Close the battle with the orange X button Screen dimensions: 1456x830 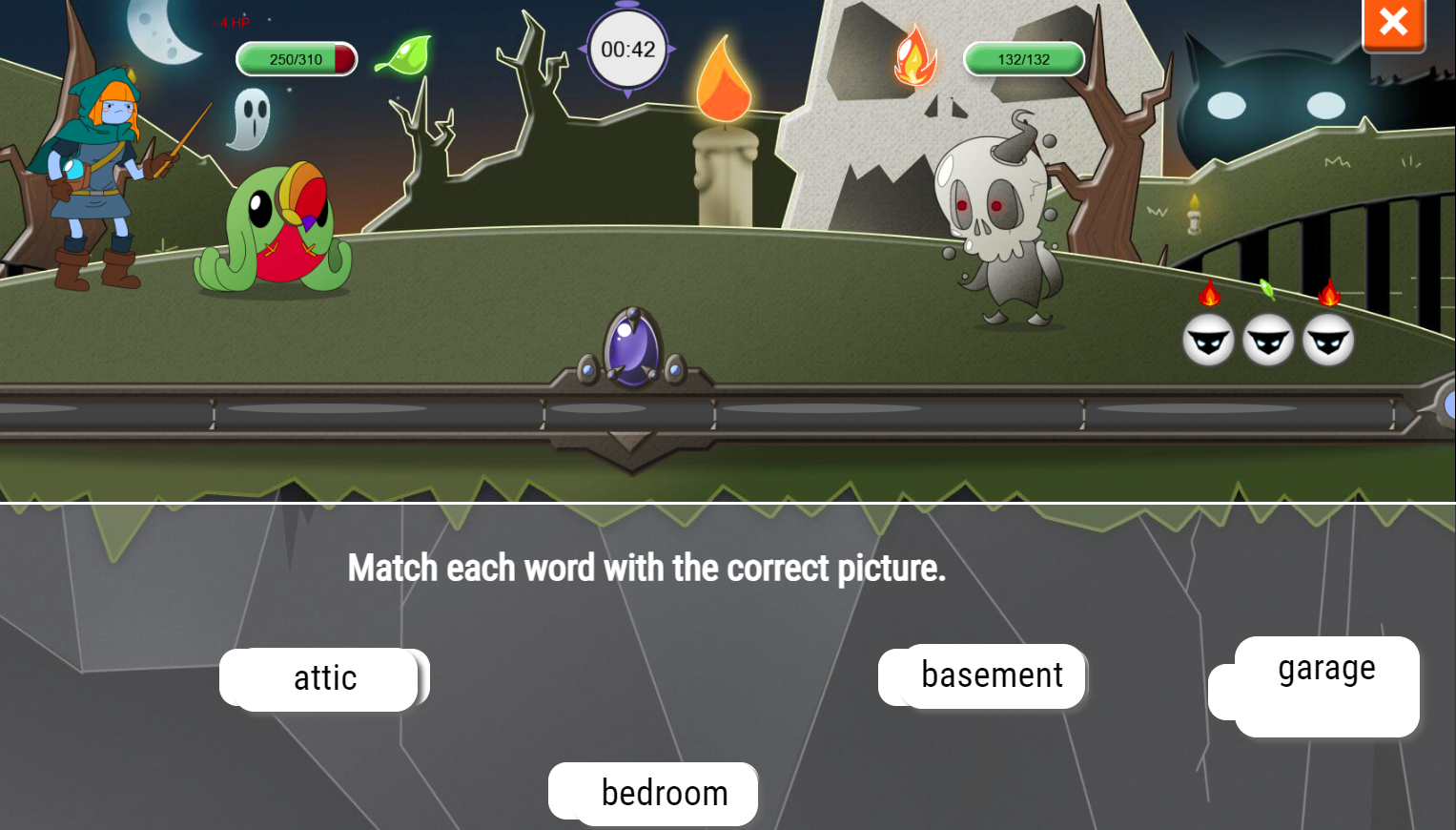tap(1393, 22)
